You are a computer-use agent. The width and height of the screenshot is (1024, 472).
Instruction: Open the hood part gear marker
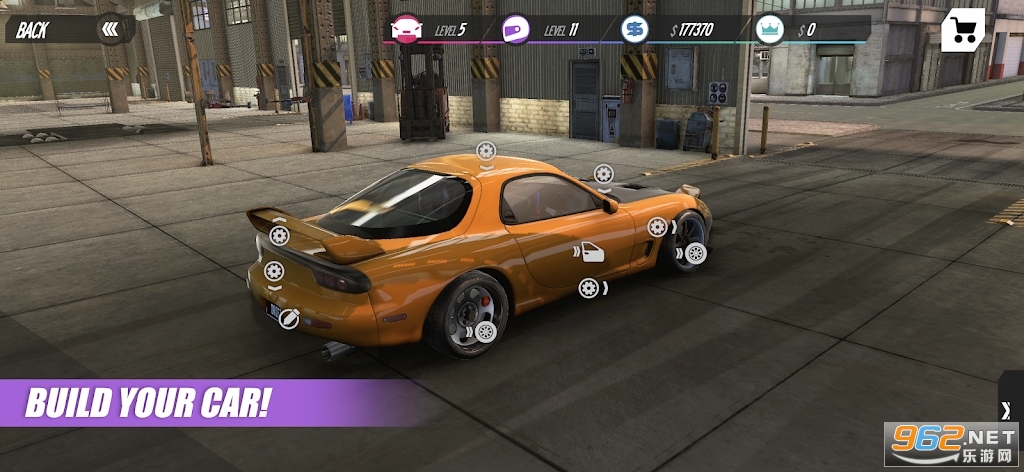point(603,173)
